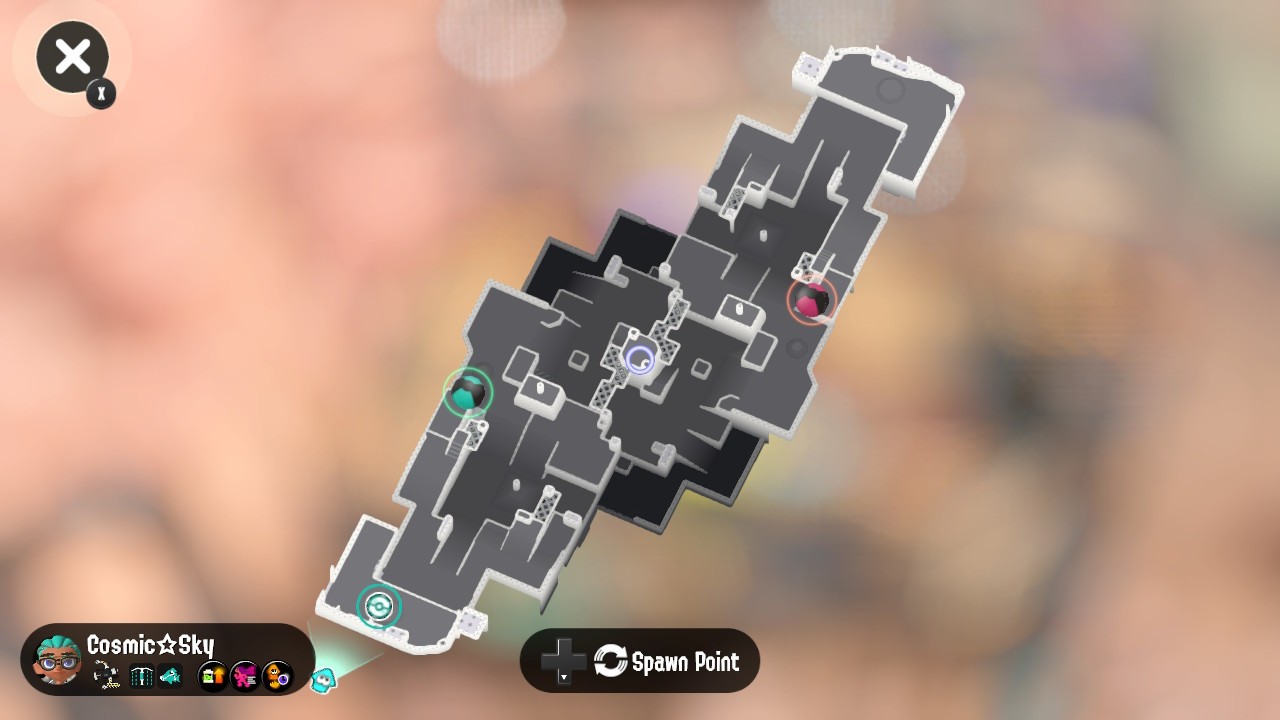Select the Ink Recovery Up ability icon
The width and height of the screenshot is (1280, 720).
(x=212, y=676)
